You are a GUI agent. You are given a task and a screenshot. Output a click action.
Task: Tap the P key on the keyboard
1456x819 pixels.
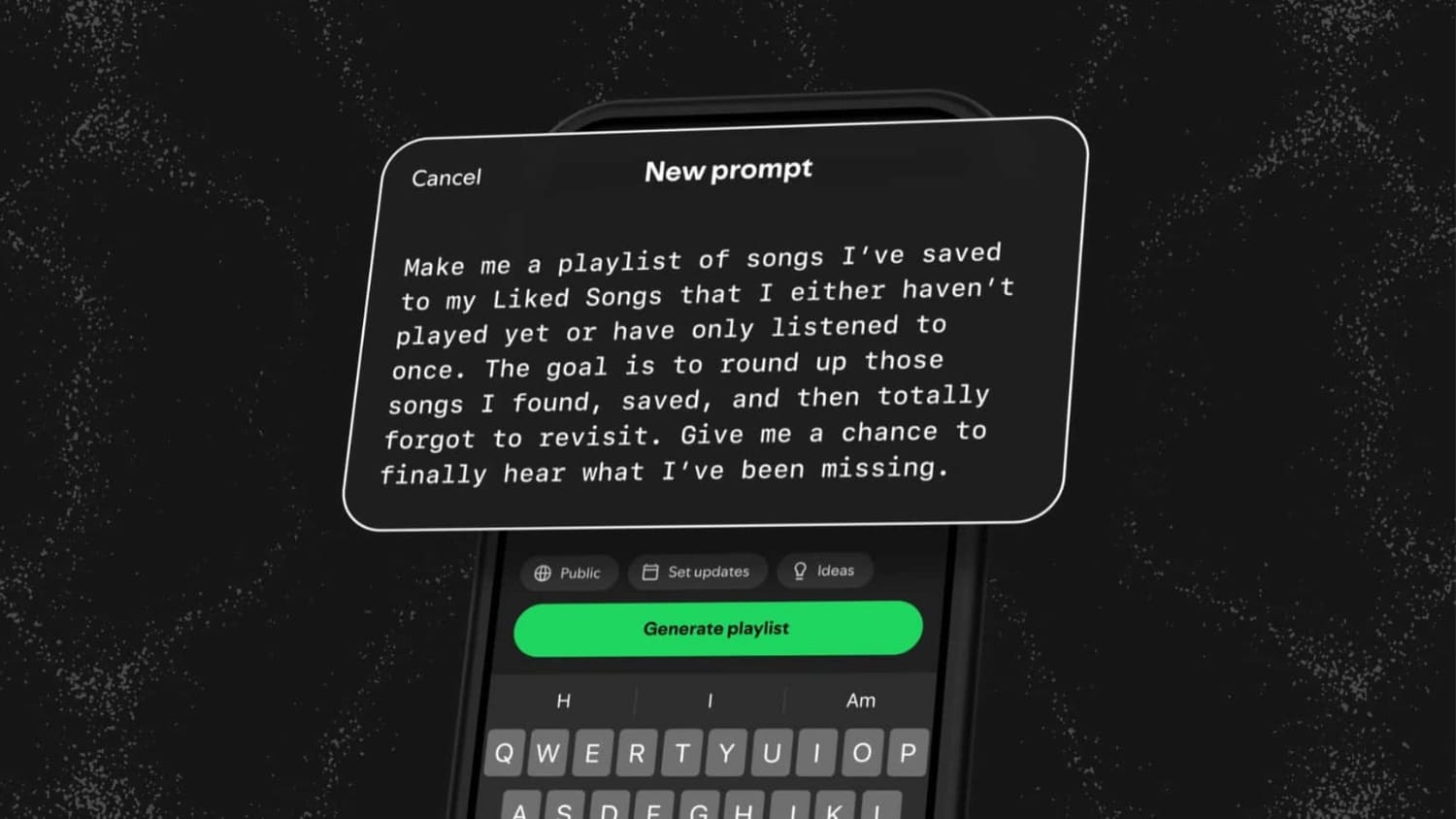[907, 752]
